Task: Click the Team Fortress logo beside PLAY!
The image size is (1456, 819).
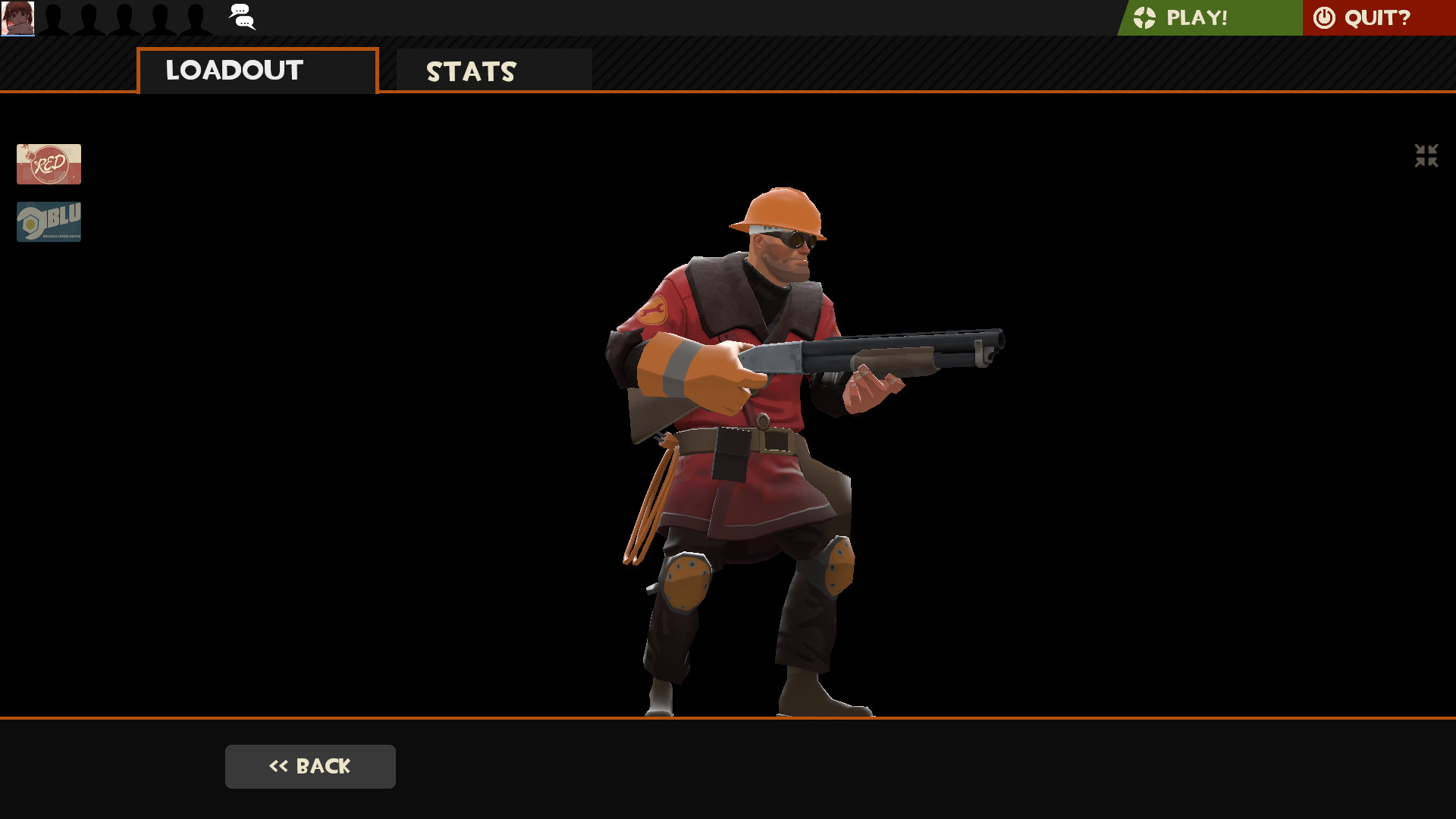Action: point(1147,17)
